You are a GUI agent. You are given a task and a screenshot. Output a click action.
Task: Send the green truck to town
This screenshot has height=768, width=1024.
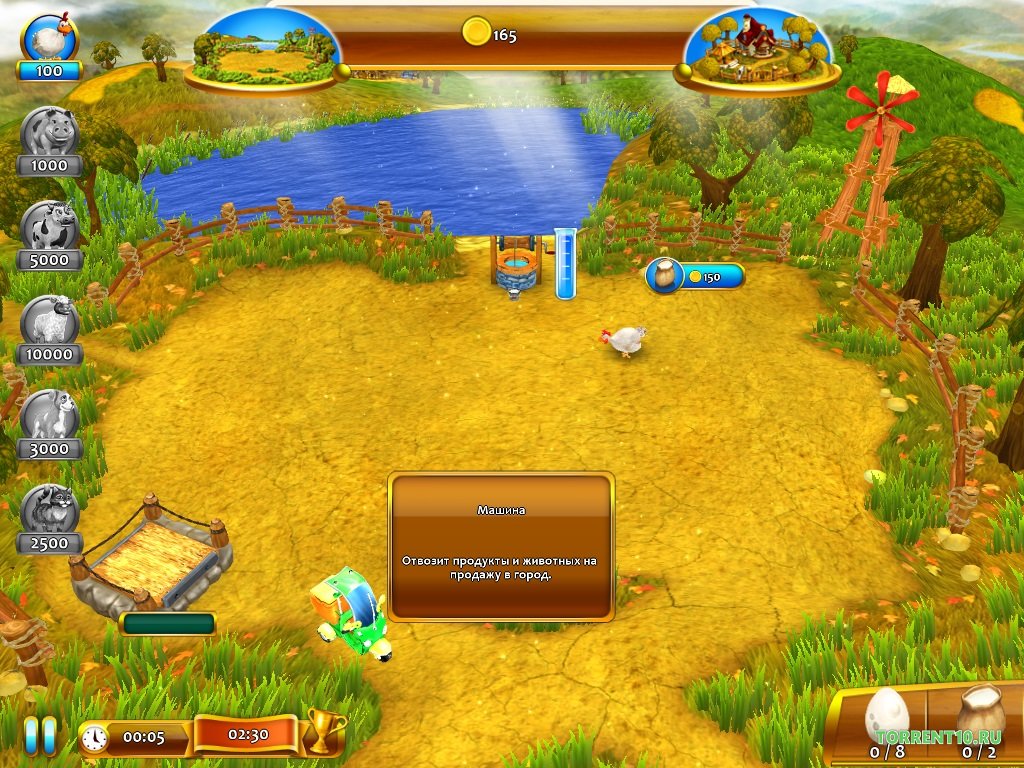pyautogui.click(x=352, y=614)
